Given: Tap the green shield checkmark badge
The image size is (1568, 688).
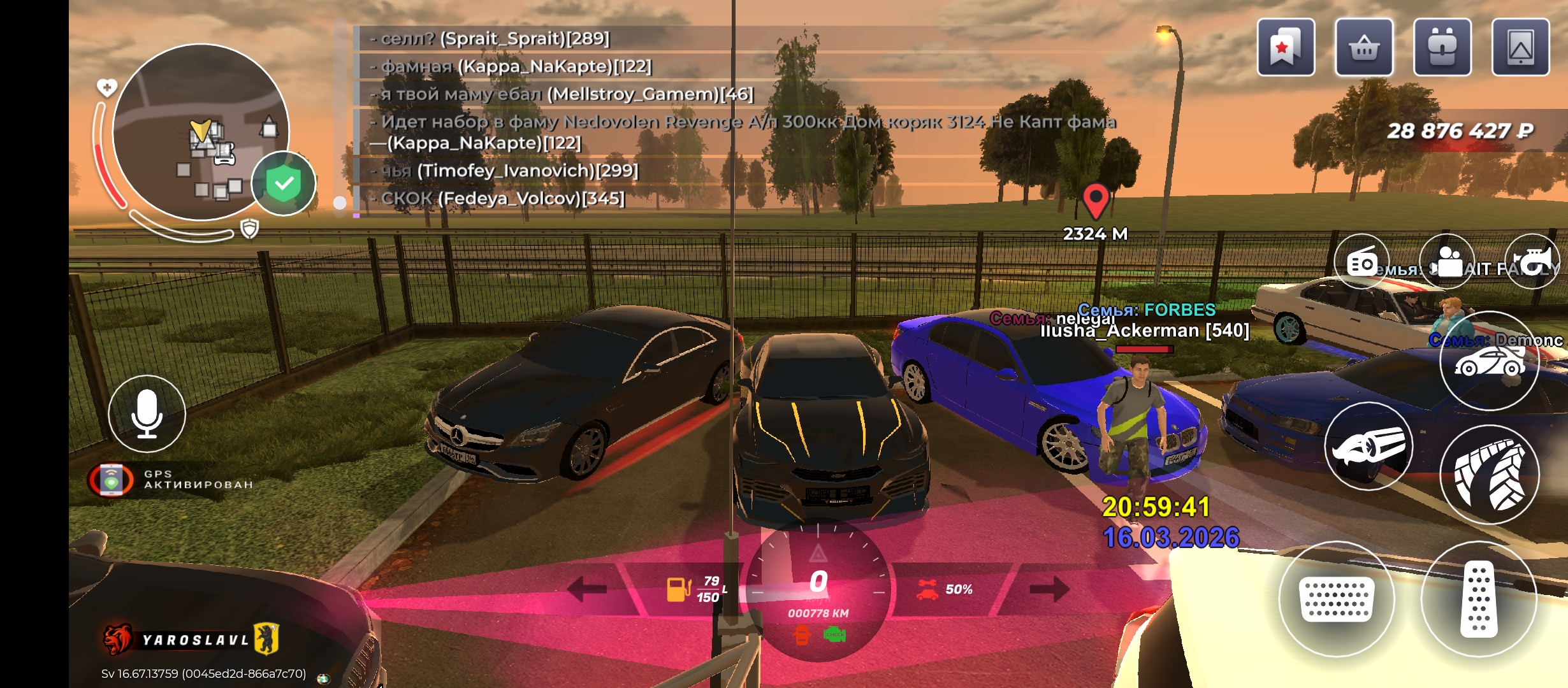Looking at the screenshot, I should [284, 183].
